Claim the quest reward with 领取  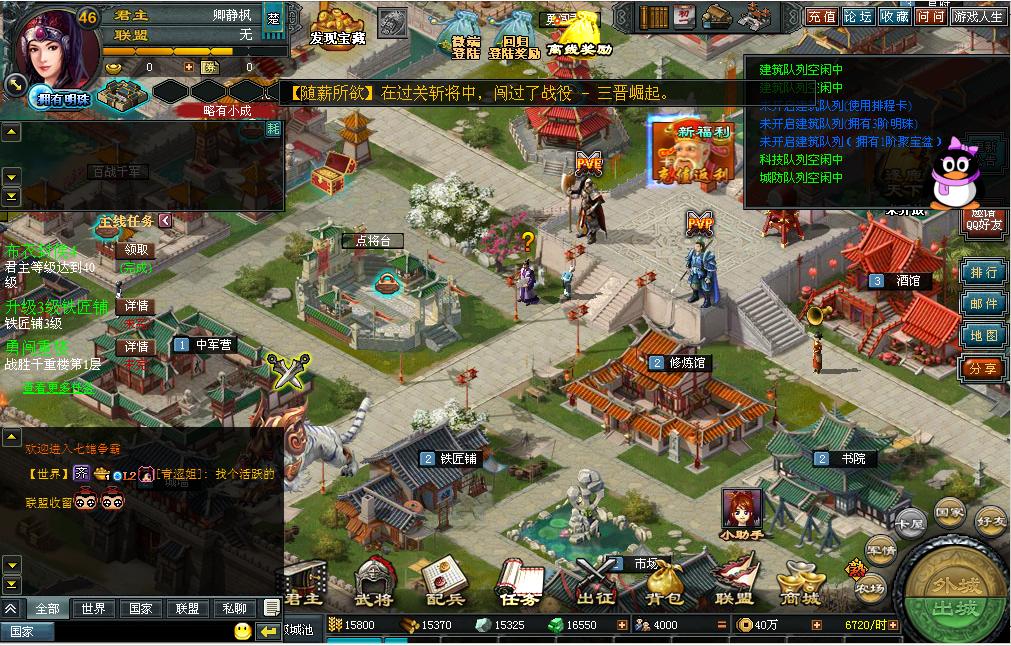136,249
